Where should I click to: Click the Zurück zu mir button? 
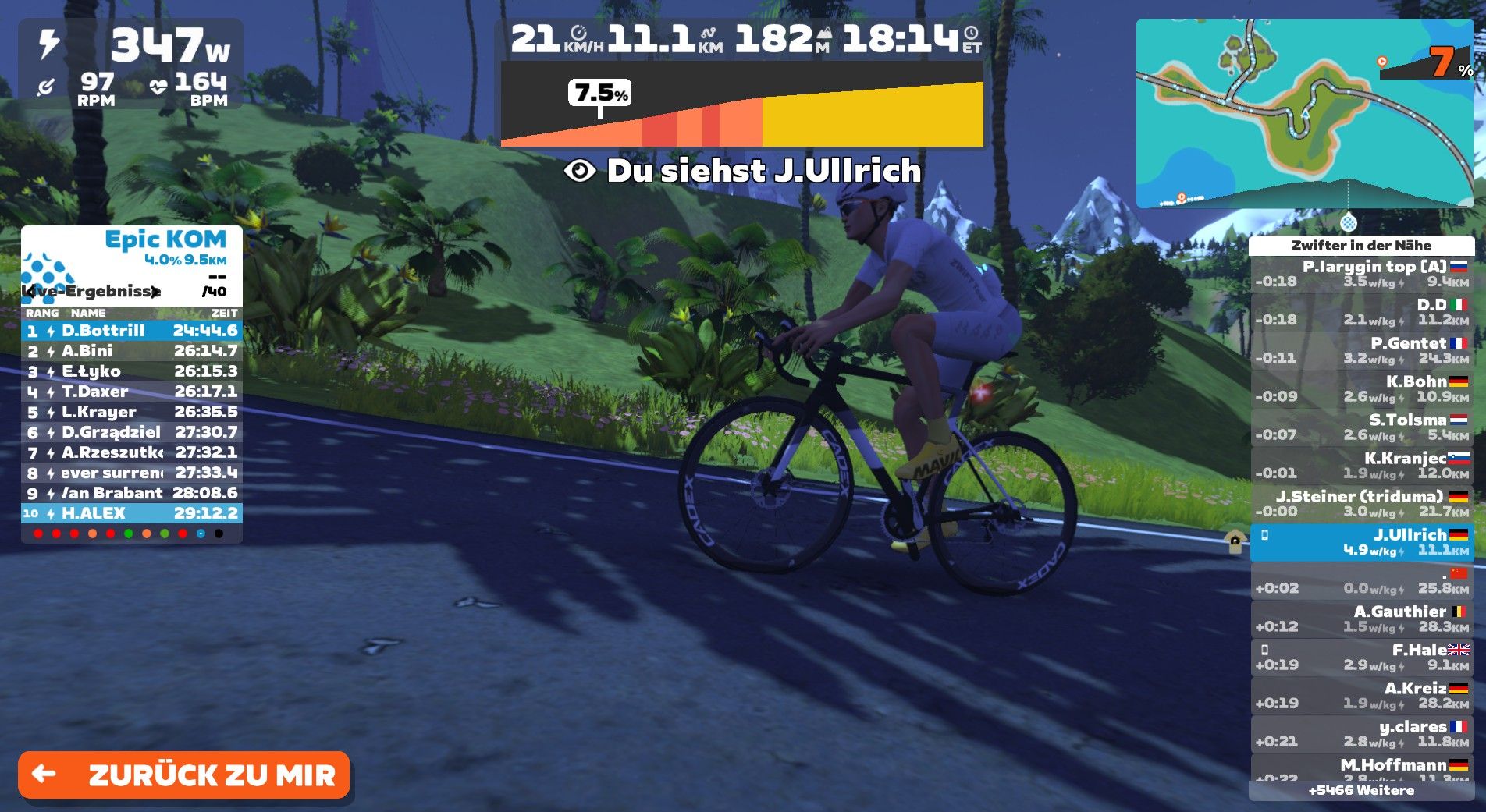(184, 775)
